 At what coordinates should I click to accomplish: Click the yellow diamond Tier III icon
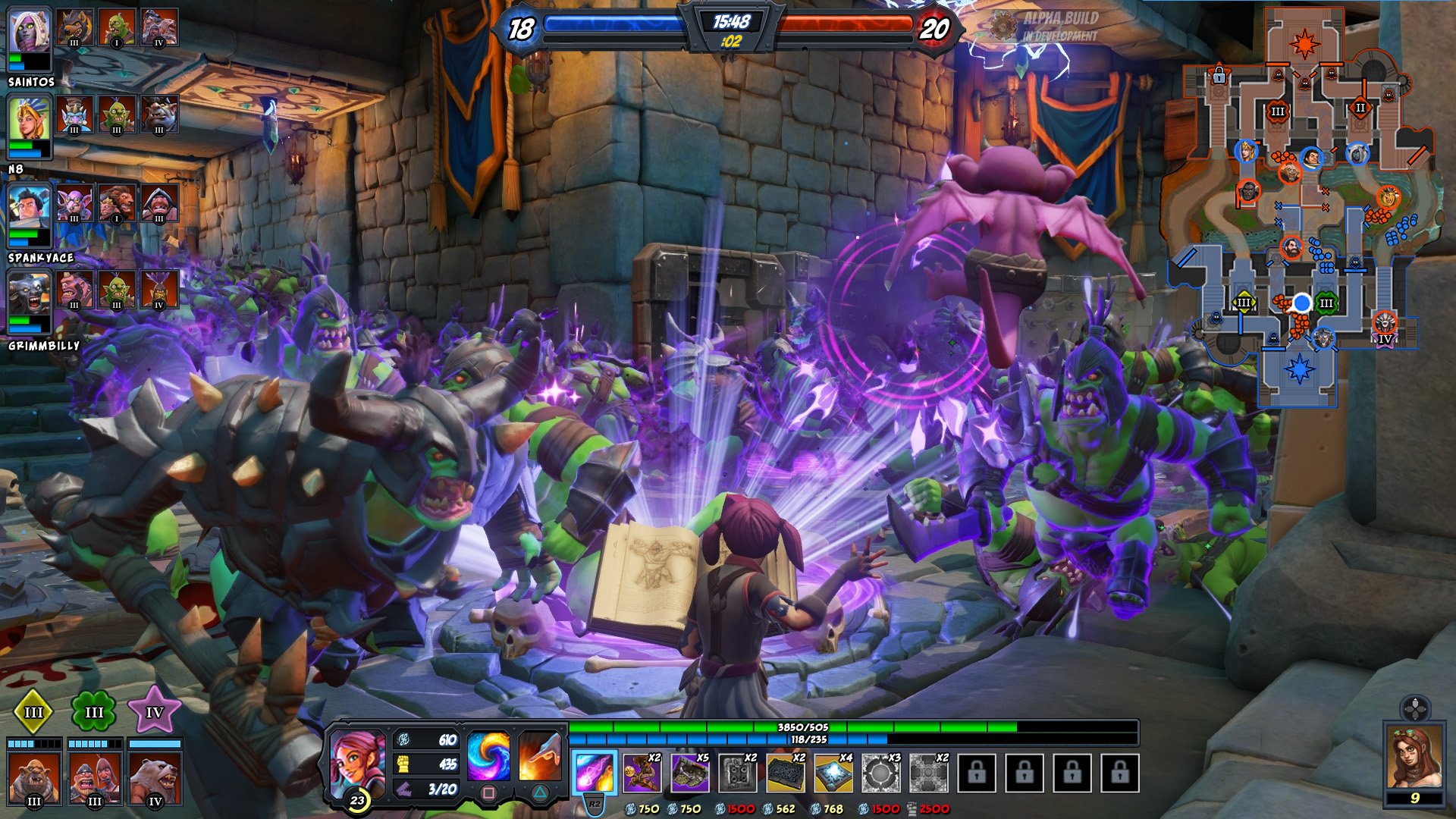(33, 711)
